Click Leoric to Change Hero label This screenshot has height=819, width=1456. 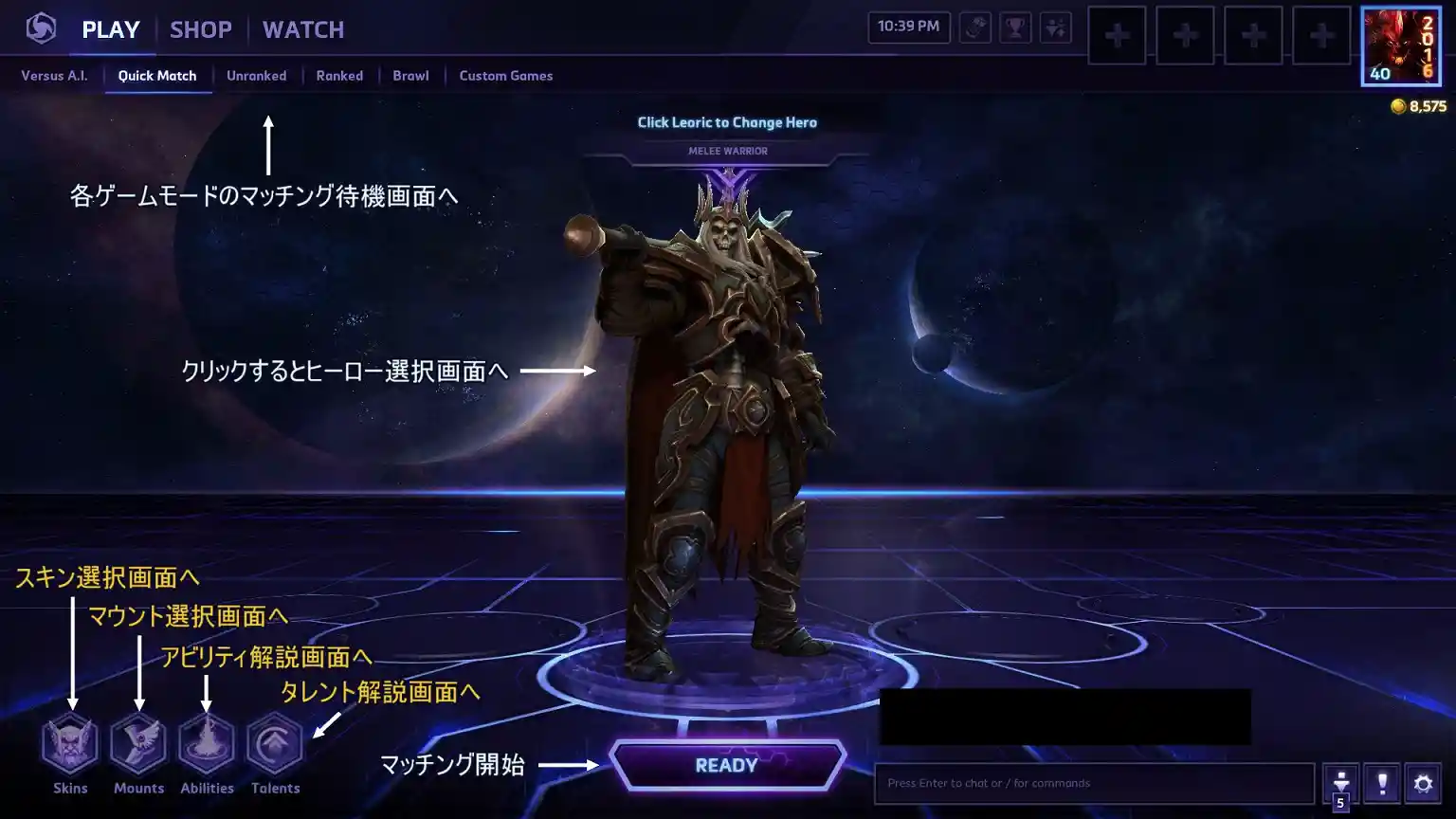[727, 122]
